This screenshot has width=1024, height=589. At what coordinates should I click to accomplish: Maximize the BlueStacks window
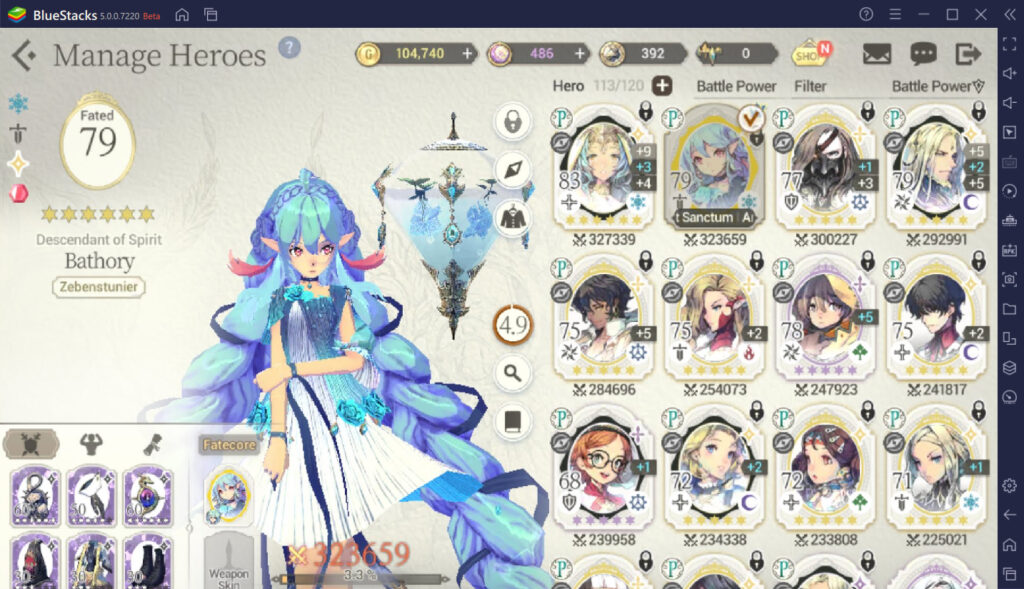[952, 14]
